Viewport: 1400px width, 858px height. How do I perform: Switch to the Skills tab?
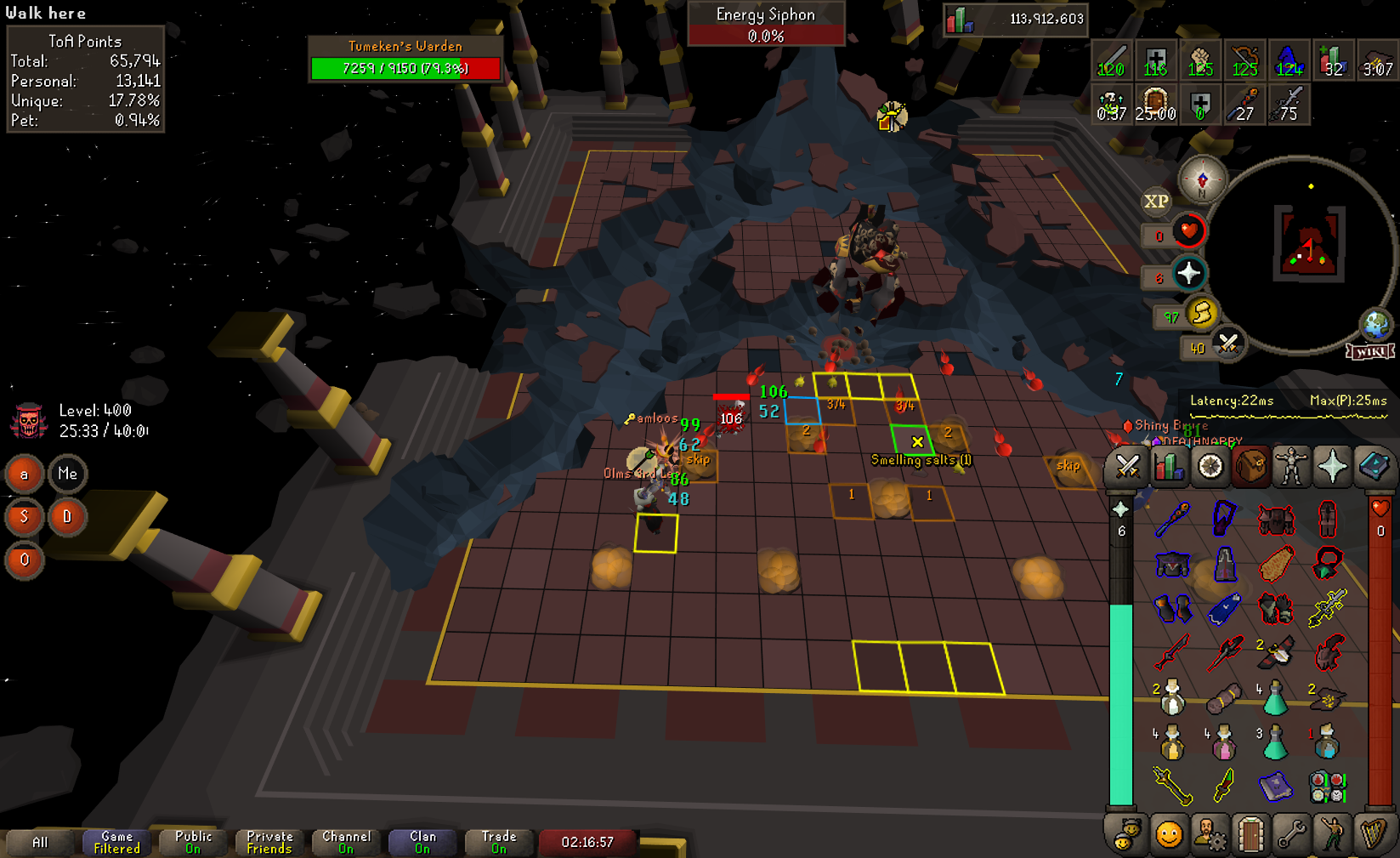click(x=1169, y=467)
